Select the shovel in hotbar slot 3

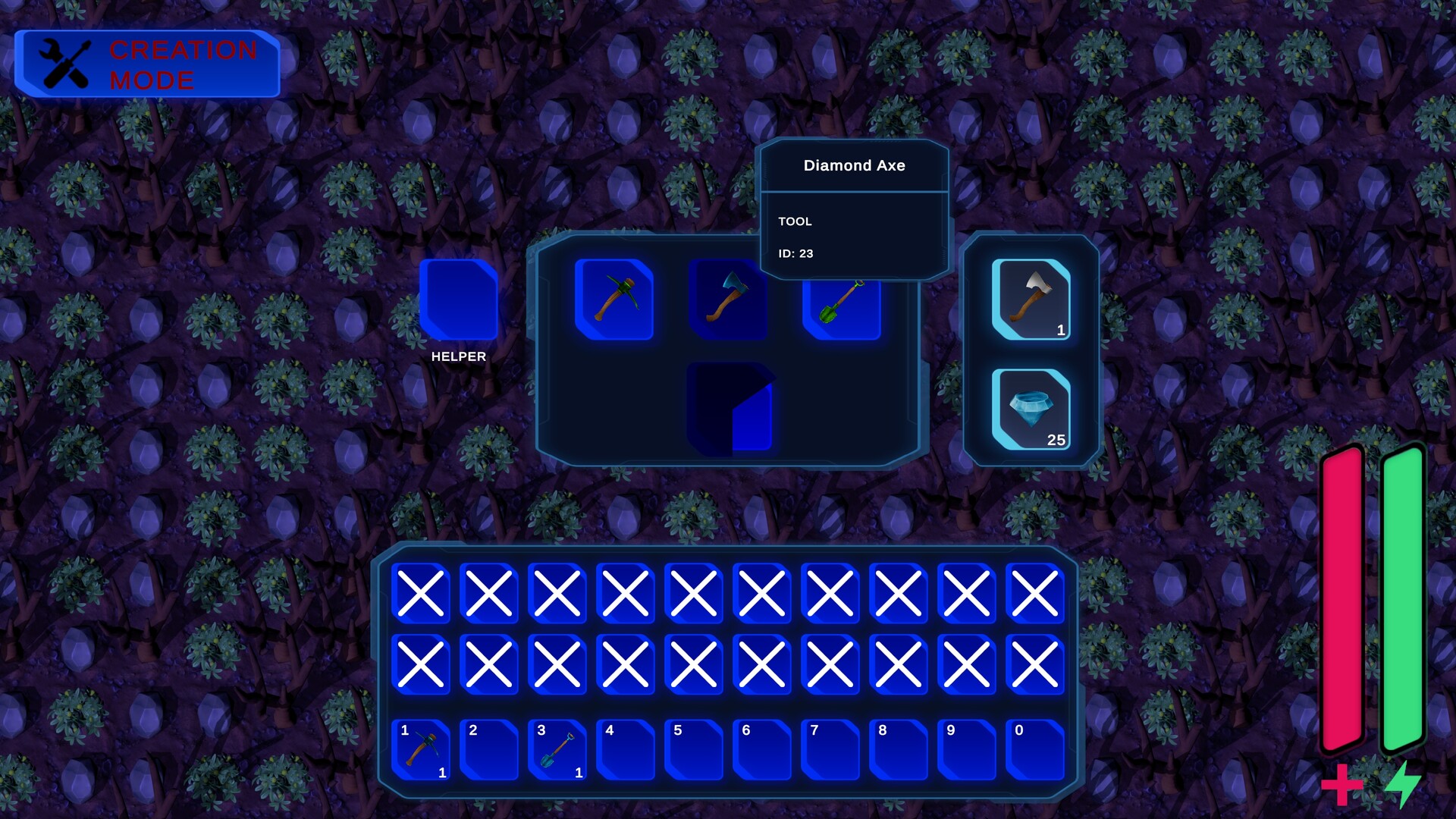click(x=557, y=751)
